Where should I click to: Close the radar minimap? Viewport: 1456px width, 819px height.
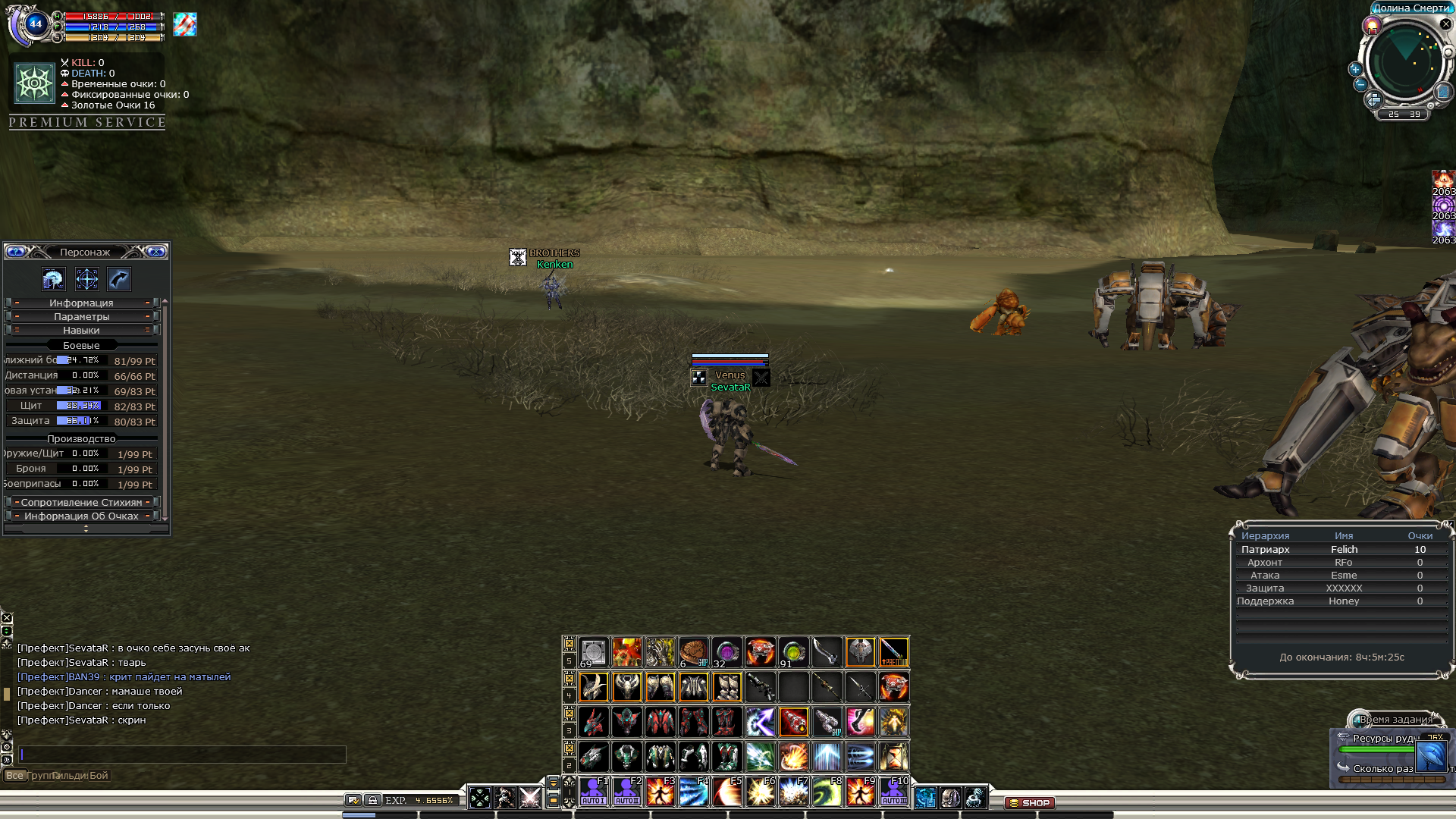(x=1445, y=24)
